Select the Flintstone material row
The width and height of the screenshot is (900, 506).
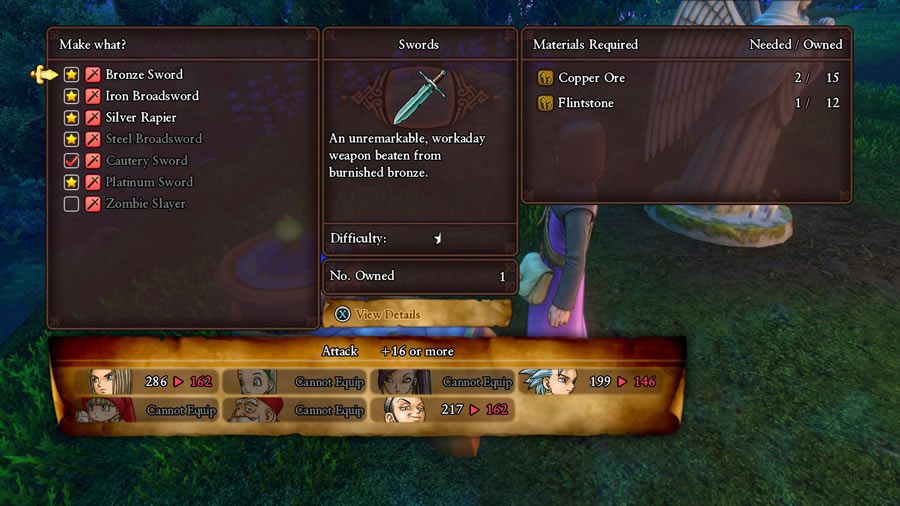coord(586,103)
